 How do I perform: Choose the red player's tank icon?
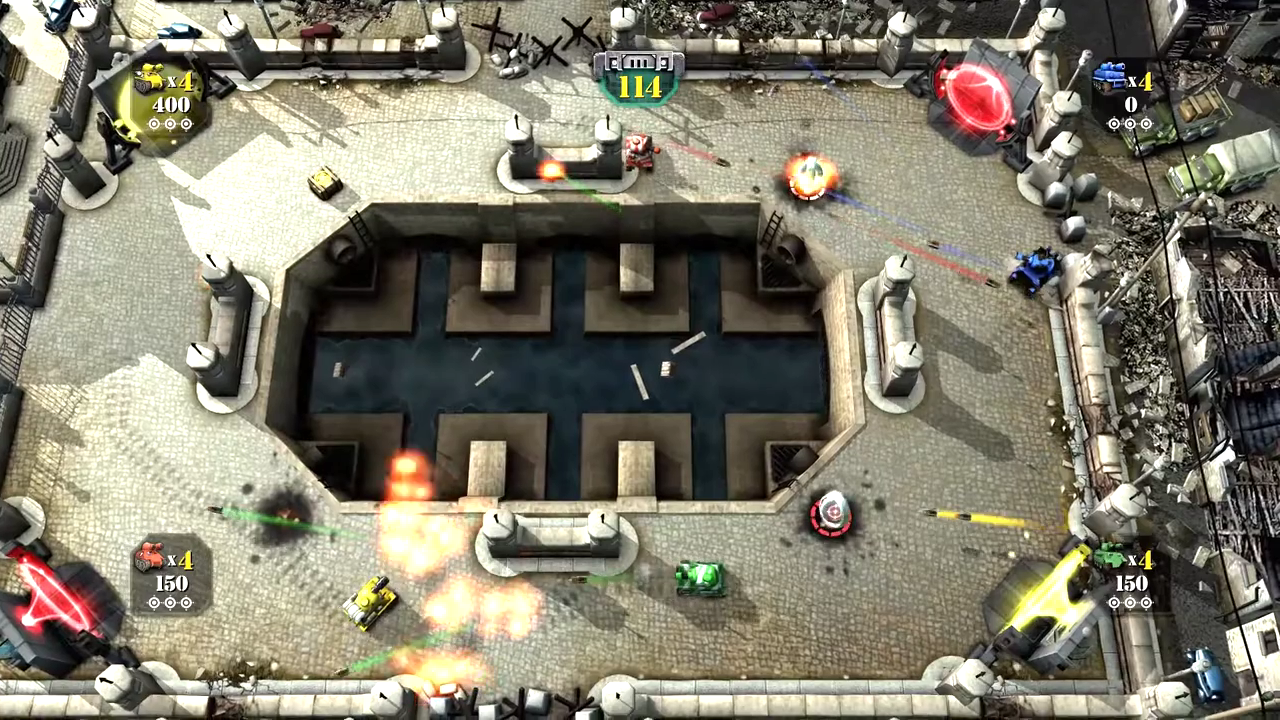[x=149, y=556]
